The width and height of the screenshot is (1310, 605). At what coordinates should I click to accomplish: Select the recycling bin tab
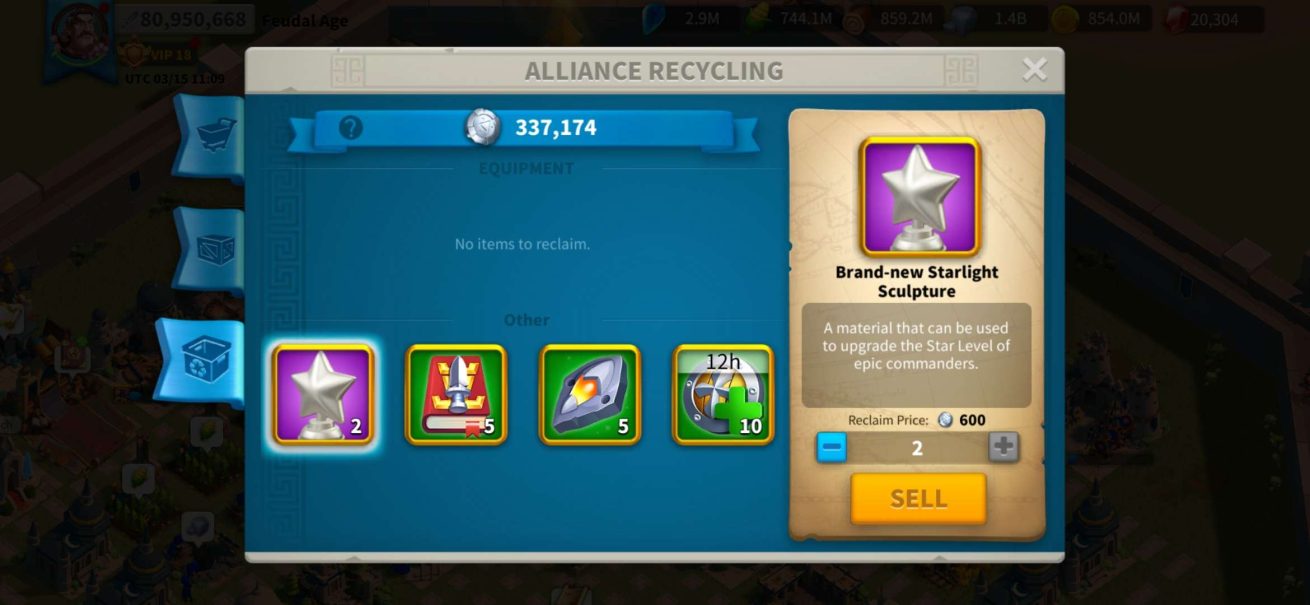pos(207,362)
